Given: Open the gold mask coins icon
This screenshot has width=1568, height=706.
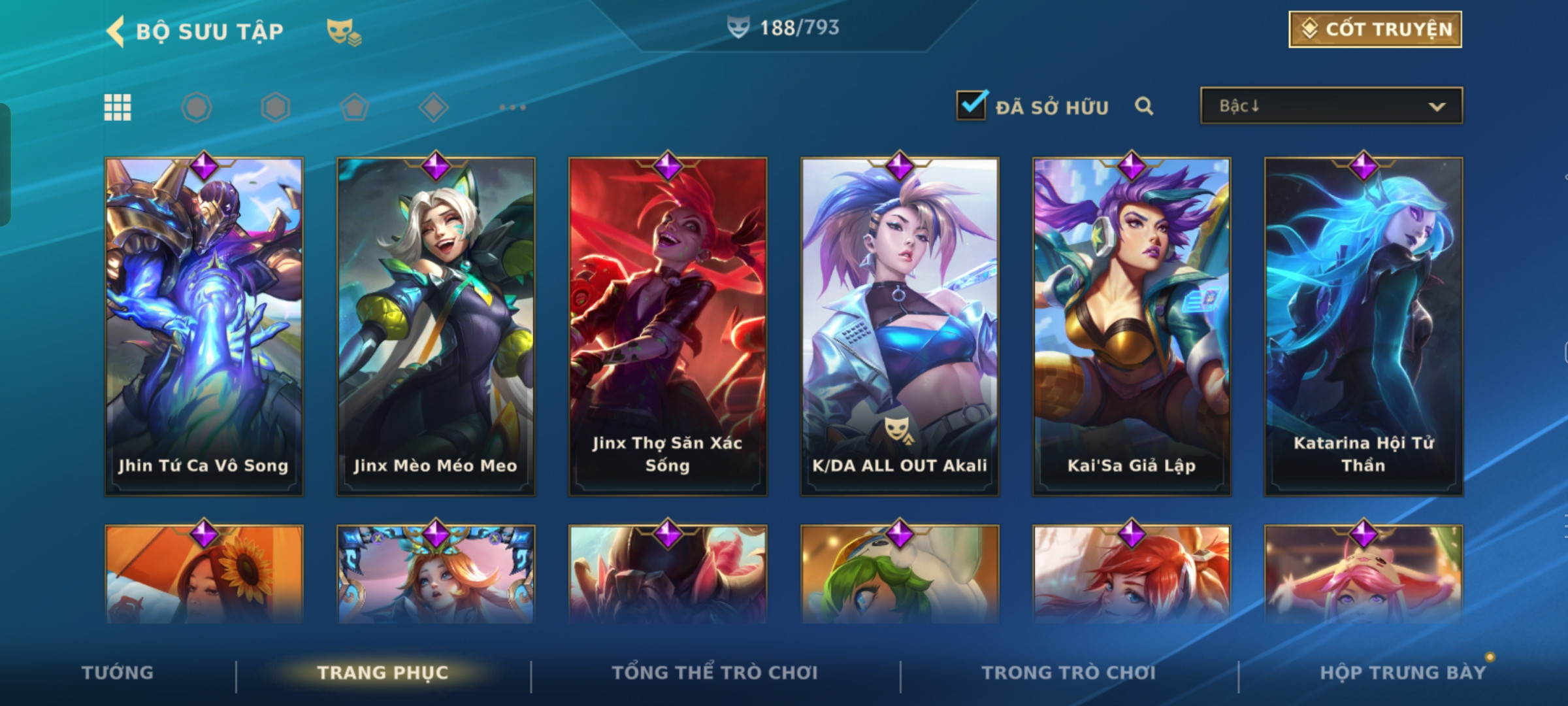Looking at the screenshot, I should point(344,31).
